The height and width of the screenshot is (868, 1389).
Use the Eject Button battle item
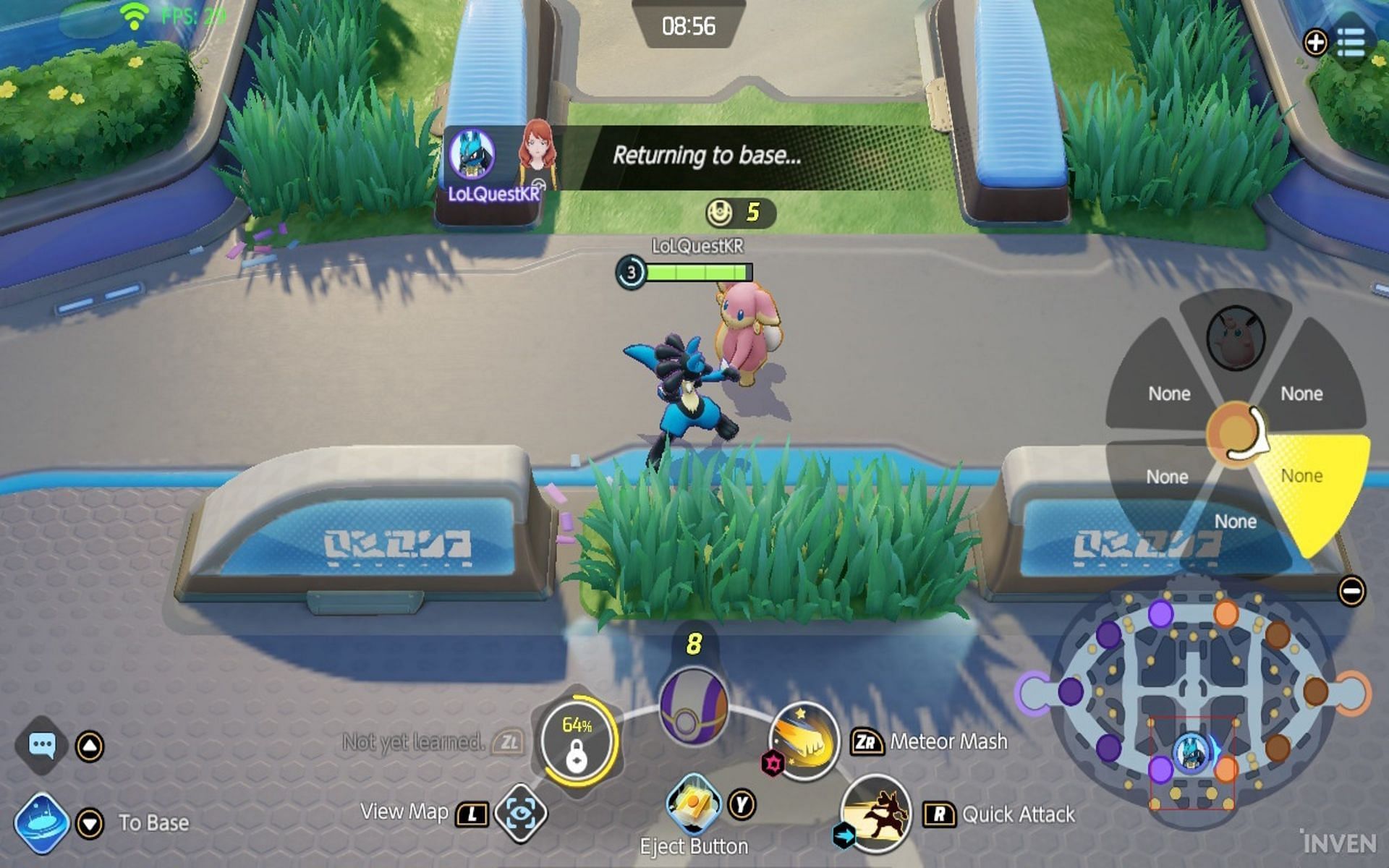693,804
